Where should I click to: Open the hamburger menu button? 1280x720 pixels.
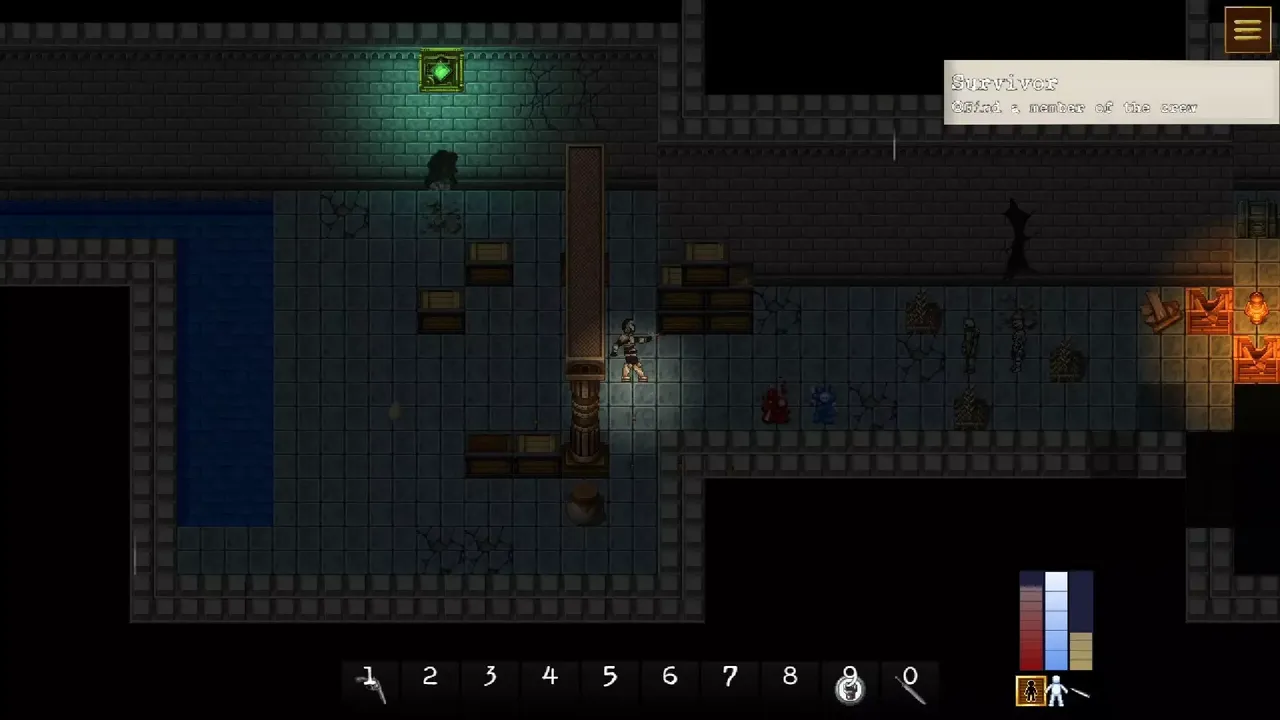click(x=1247, y=30)
